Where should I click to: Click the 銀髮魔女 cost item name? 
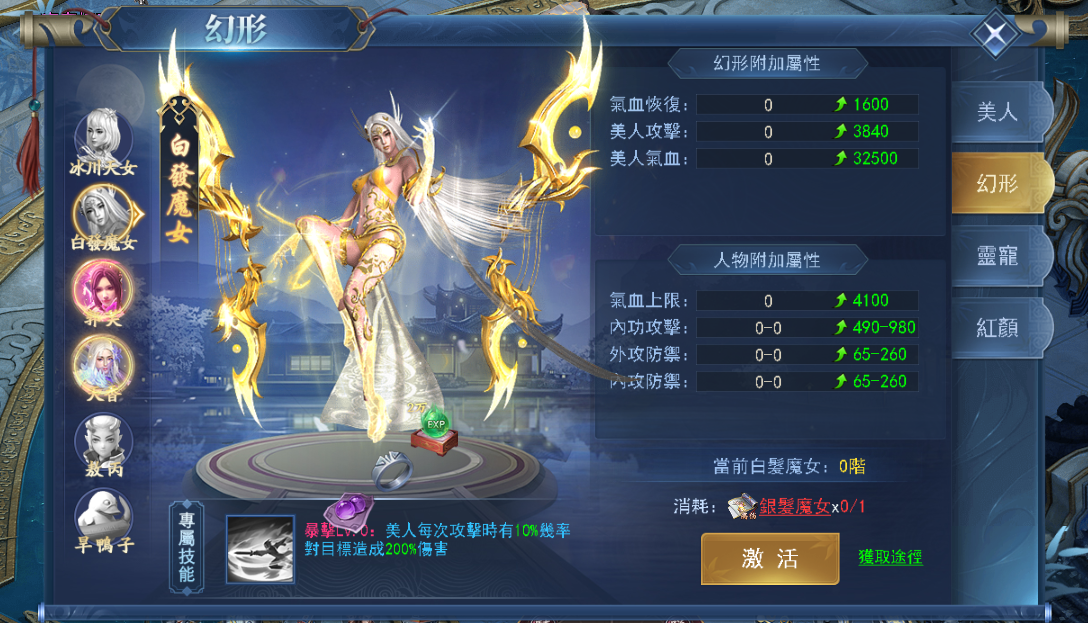point(794,506)
